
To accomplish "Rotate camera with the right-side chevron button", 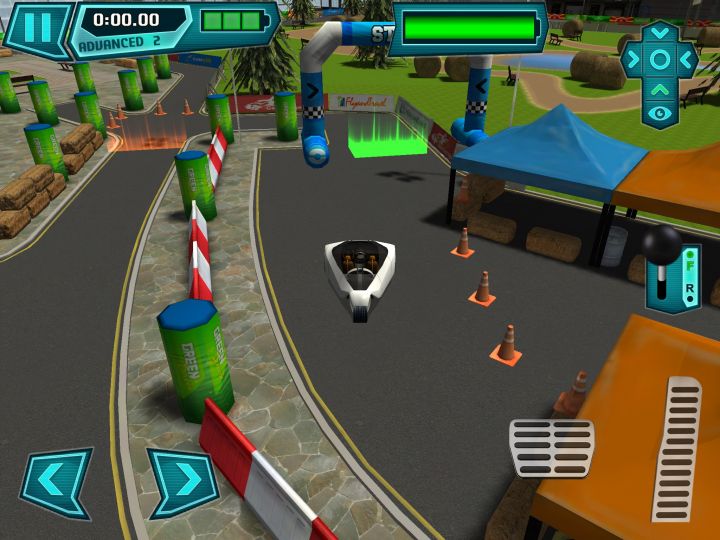I will click(x=686, y=59).
